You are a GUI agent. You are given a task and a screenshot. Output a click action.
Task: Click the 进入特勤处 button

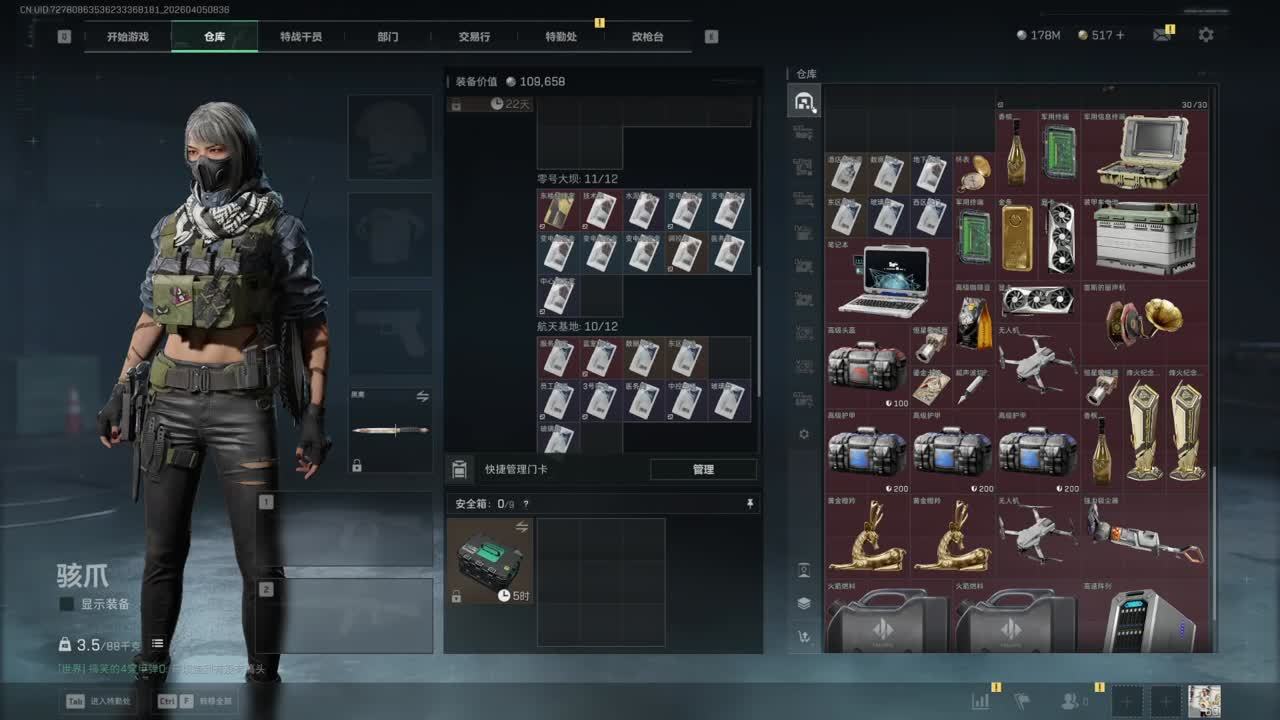coord(102,701)
